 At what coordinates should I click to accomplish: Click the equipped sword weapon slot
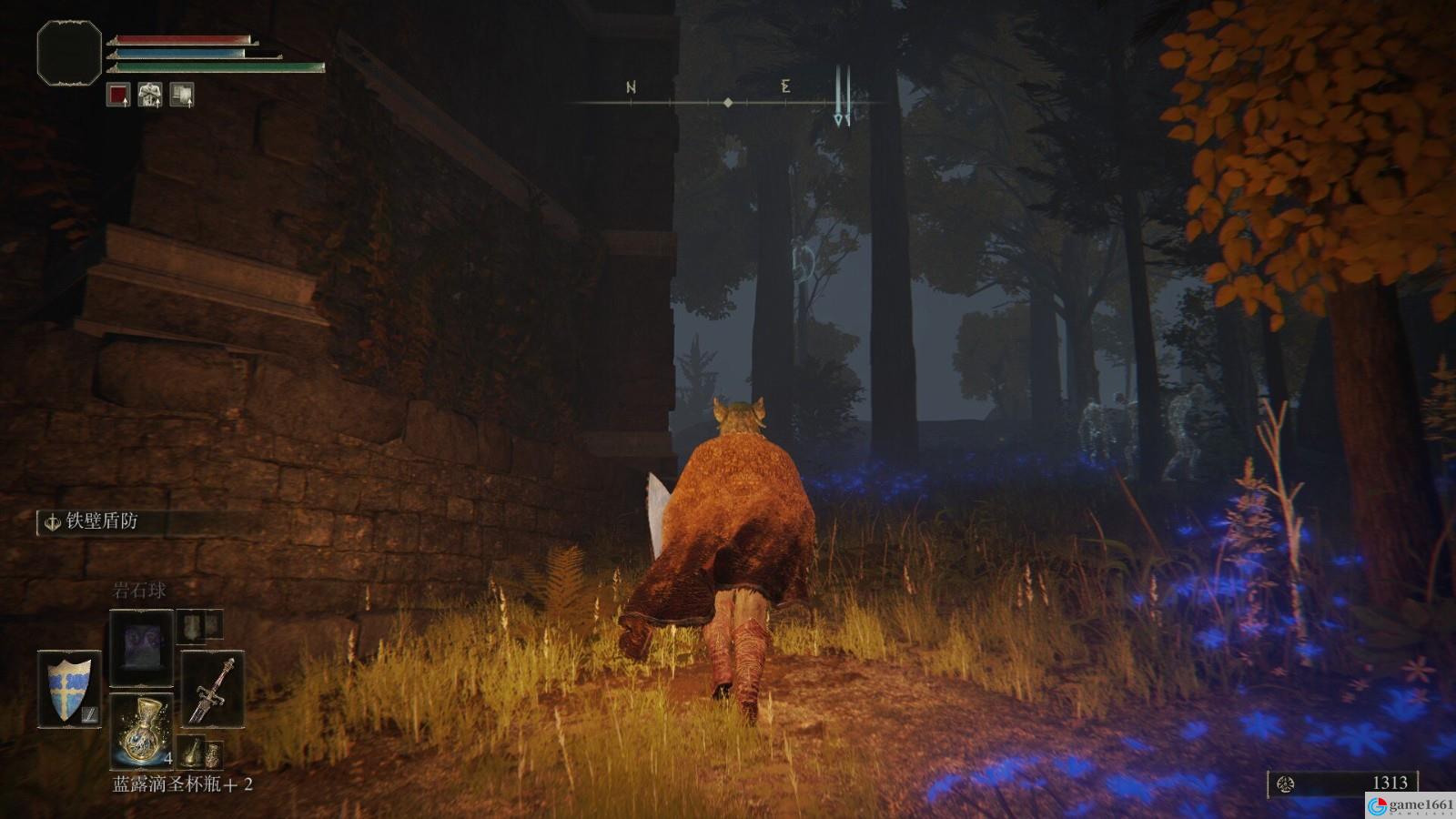tap(212, 689)
